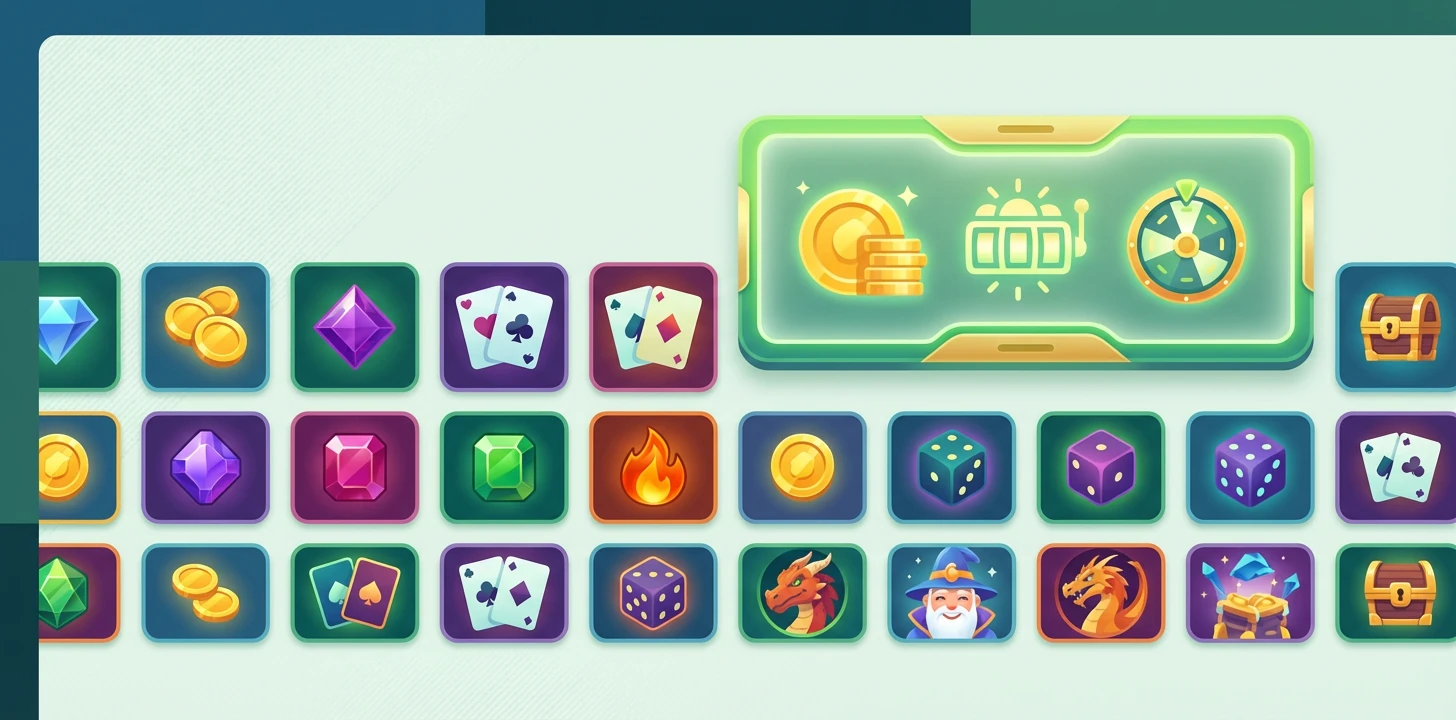Choose the purple diamond on green tile

355,327
